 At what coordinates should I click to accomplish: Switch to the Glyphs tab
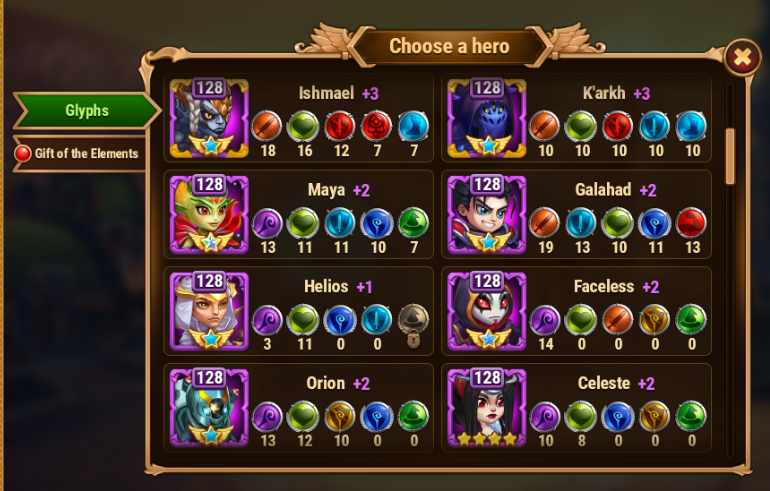coord(86,111)
